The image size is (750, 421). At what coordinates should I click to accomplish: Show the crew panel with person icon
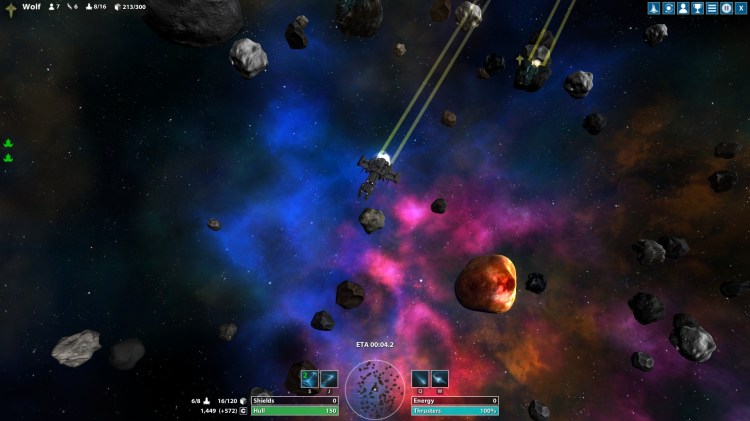pyautogui.click(x=683, y=8)
